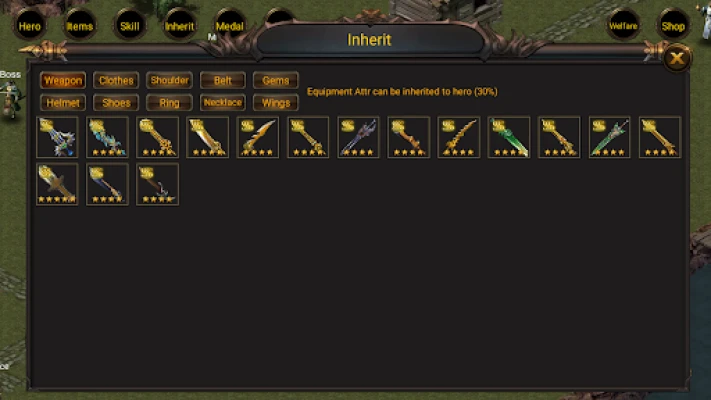Choose the Ring category
This screenshot has width=711, height=400.
169,102
